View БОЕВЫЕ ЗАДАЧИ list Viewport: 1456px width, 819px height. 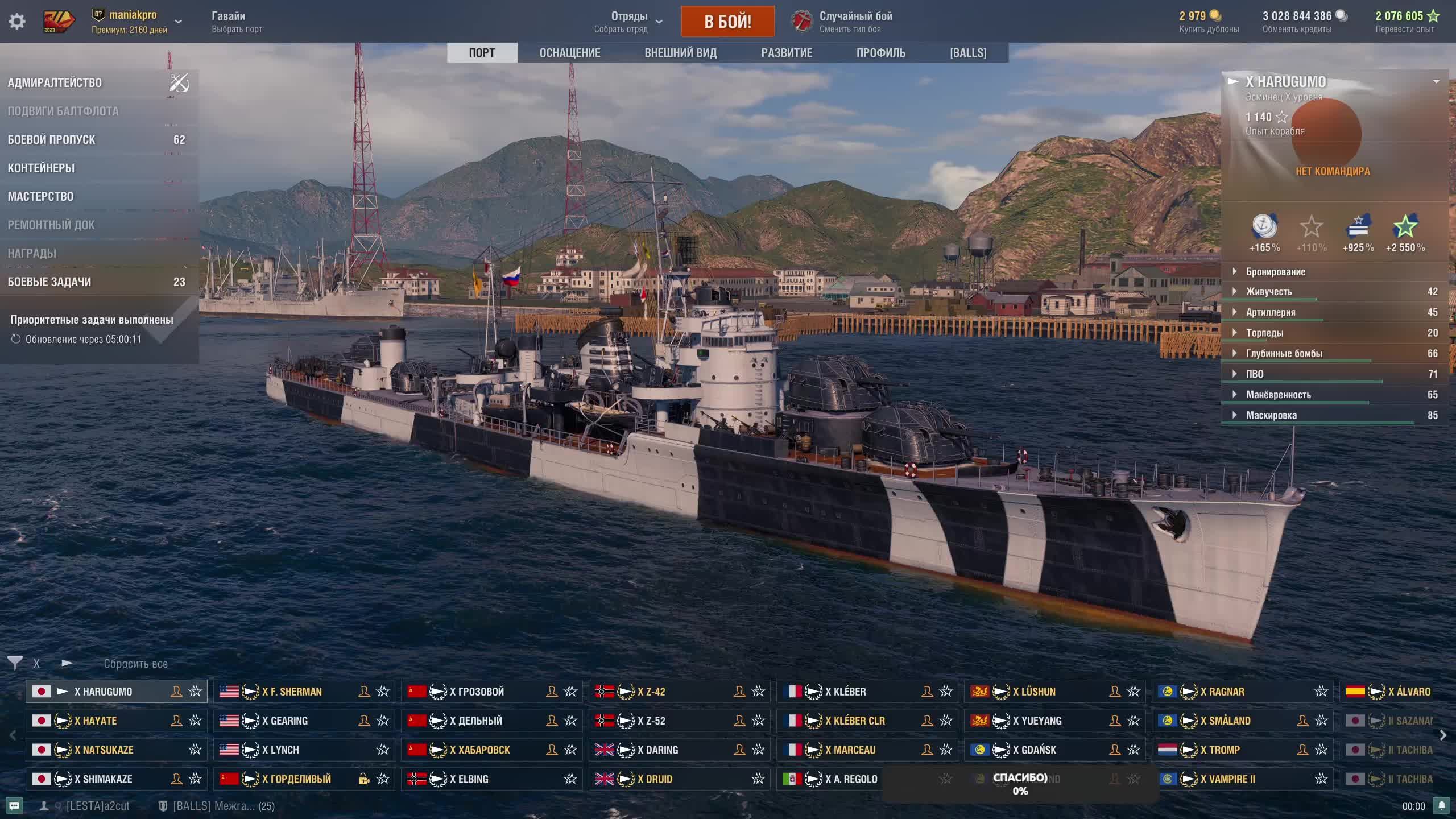[49, 282]
